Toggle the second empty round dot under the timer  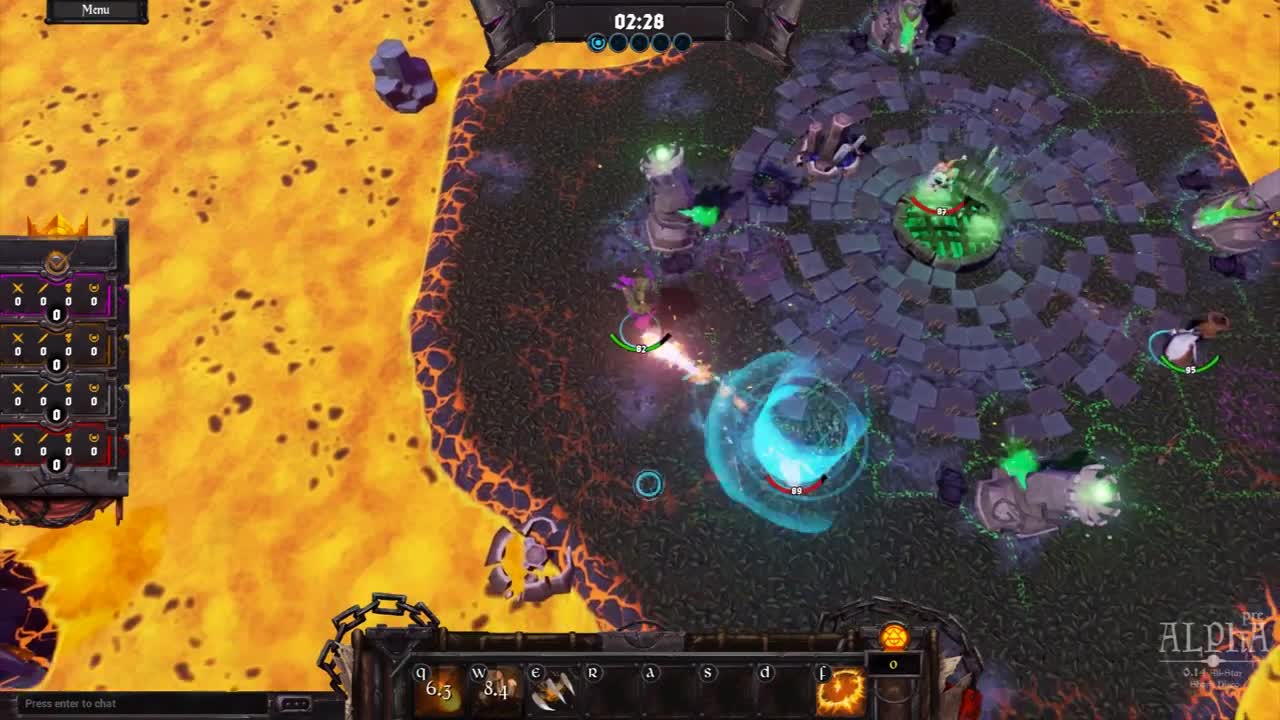pos(618,44)
